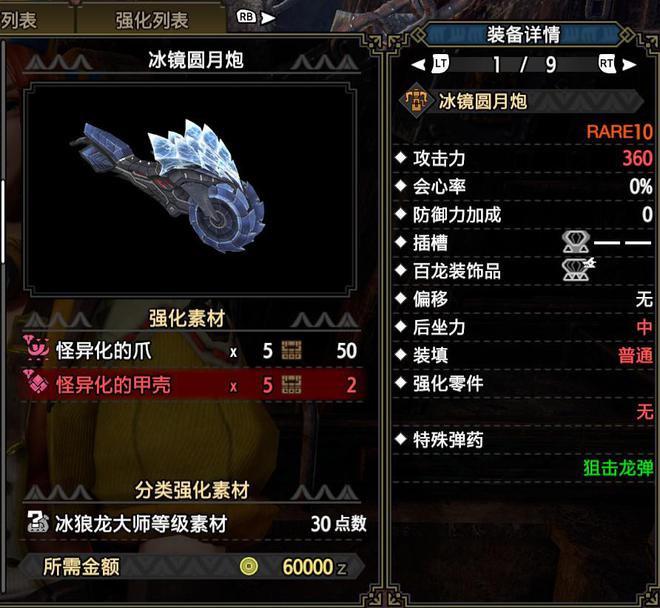The image size is (660, 608).
Task: Choose the highlighted 怪异化的甲壳 material row
Action: (x=190, y=384)
